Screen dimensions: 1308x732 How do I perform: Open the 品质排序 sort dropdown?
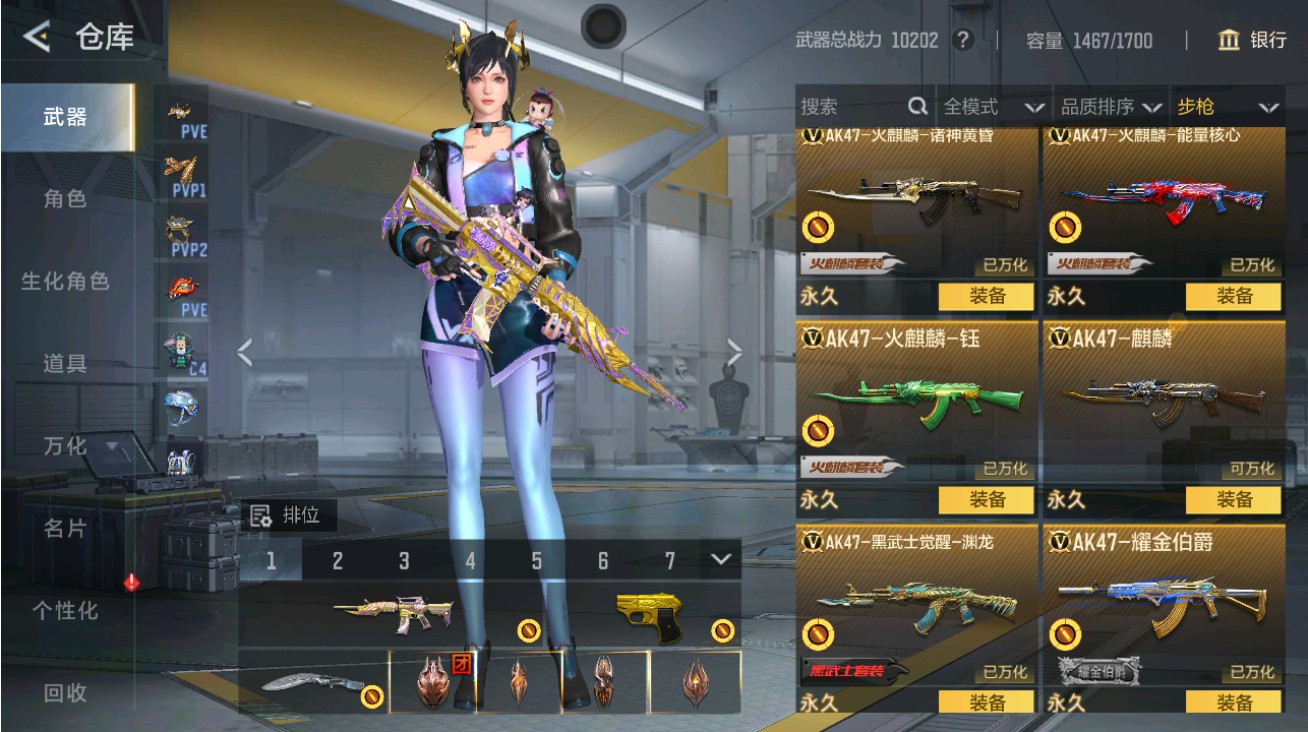1111,107
